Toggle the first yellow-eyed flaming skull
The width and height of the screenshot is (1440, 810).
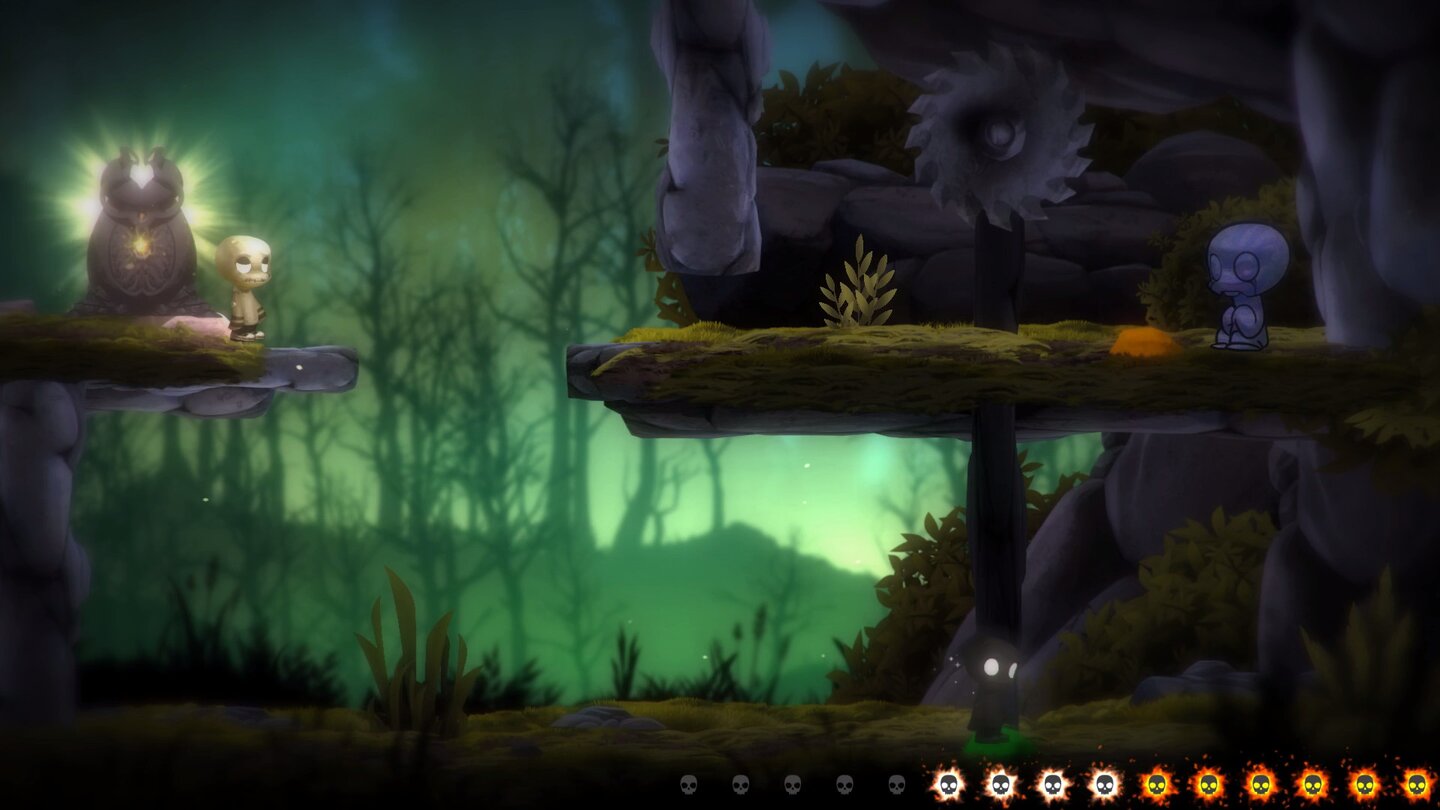[1156, 784]
